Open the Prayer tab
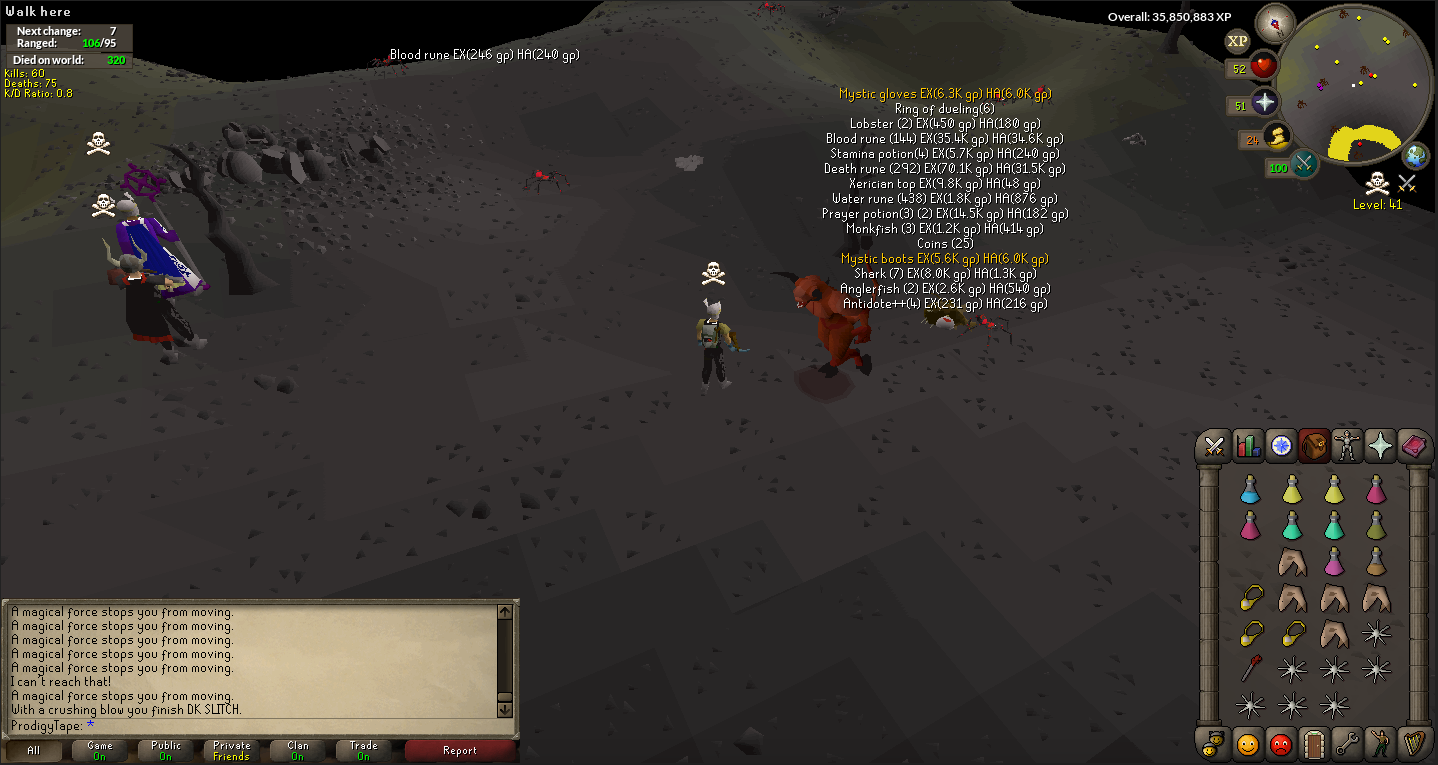Screen dimensions: 1438x765 pos(1380,446)
